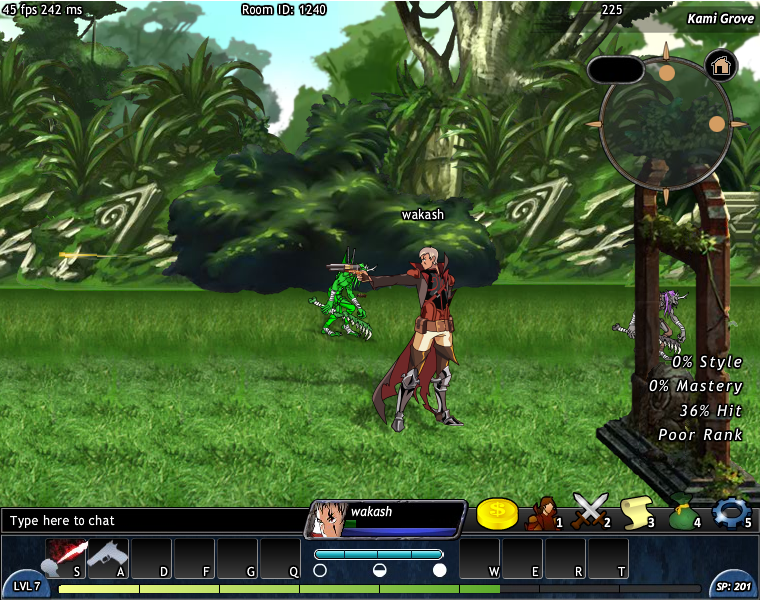Open the gold coin shop icon
Screen dimensions: 760x600
click(x=497, y=513)
